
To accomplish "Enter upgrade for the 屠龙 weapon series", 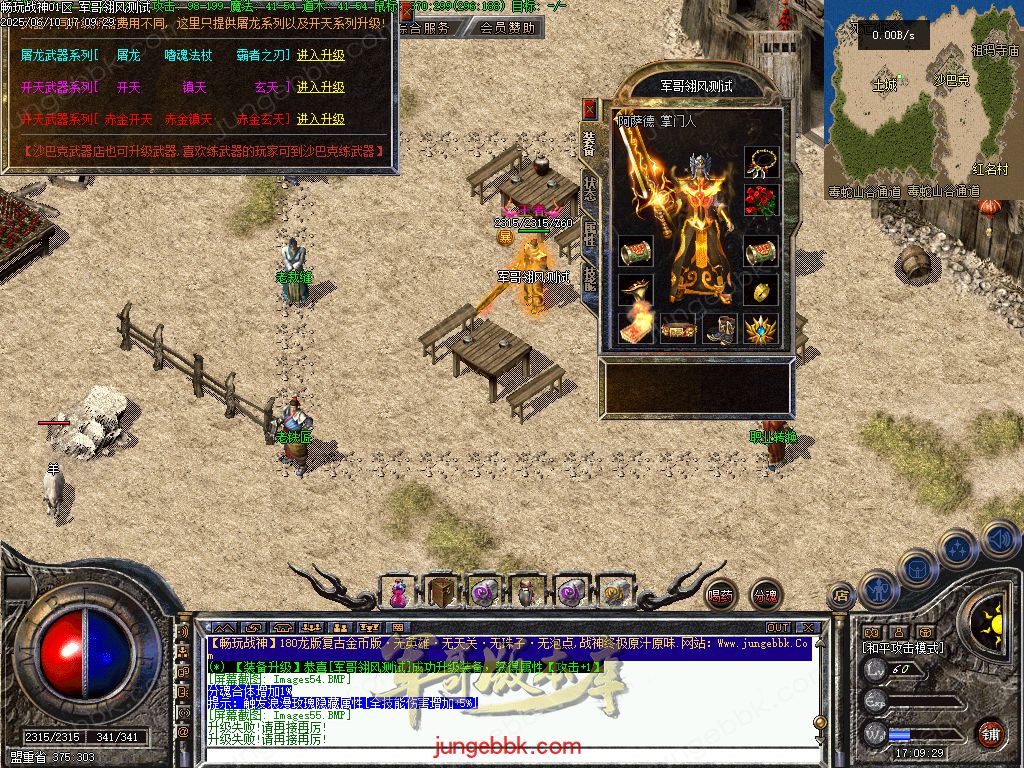I will coord(320,56).
